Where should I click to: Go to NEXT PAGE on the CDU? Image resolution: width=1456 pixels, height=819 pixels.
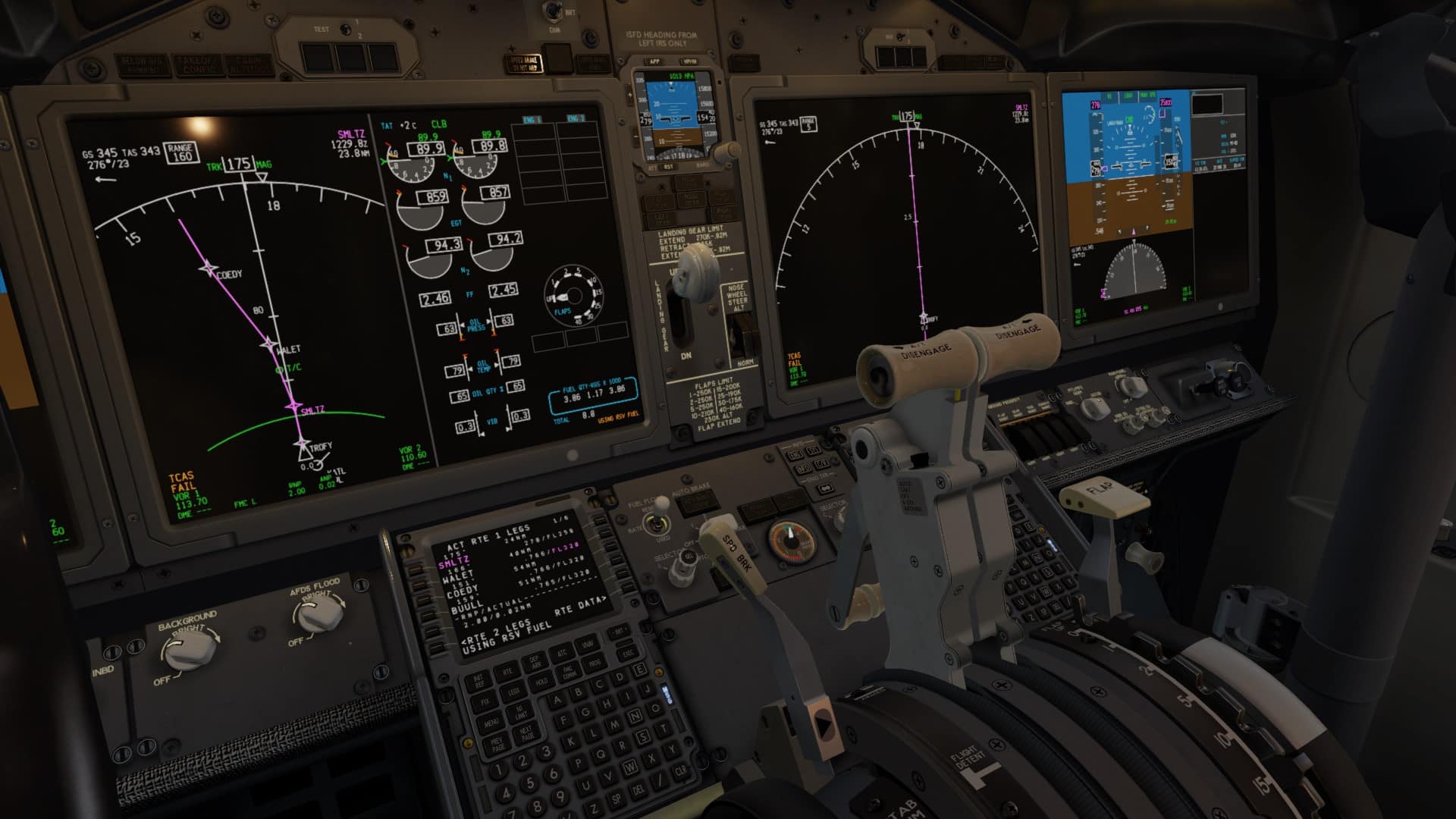tap(526, 733)
